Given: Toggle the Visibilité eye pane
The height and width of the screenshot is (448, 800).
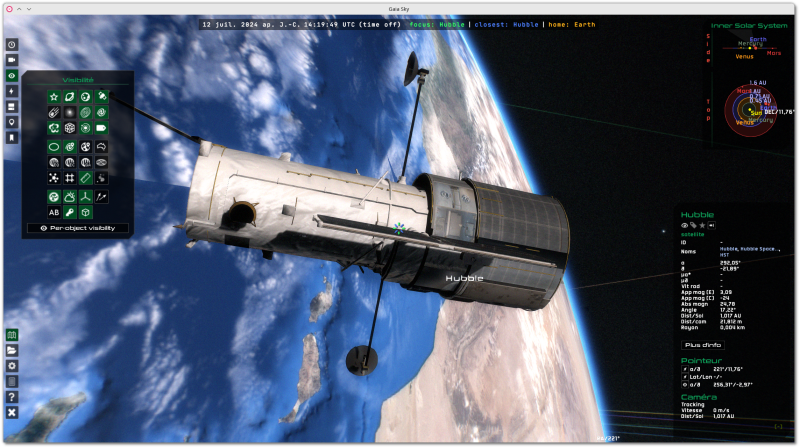Looking at the screenshot, I should (x=12, y=75).
